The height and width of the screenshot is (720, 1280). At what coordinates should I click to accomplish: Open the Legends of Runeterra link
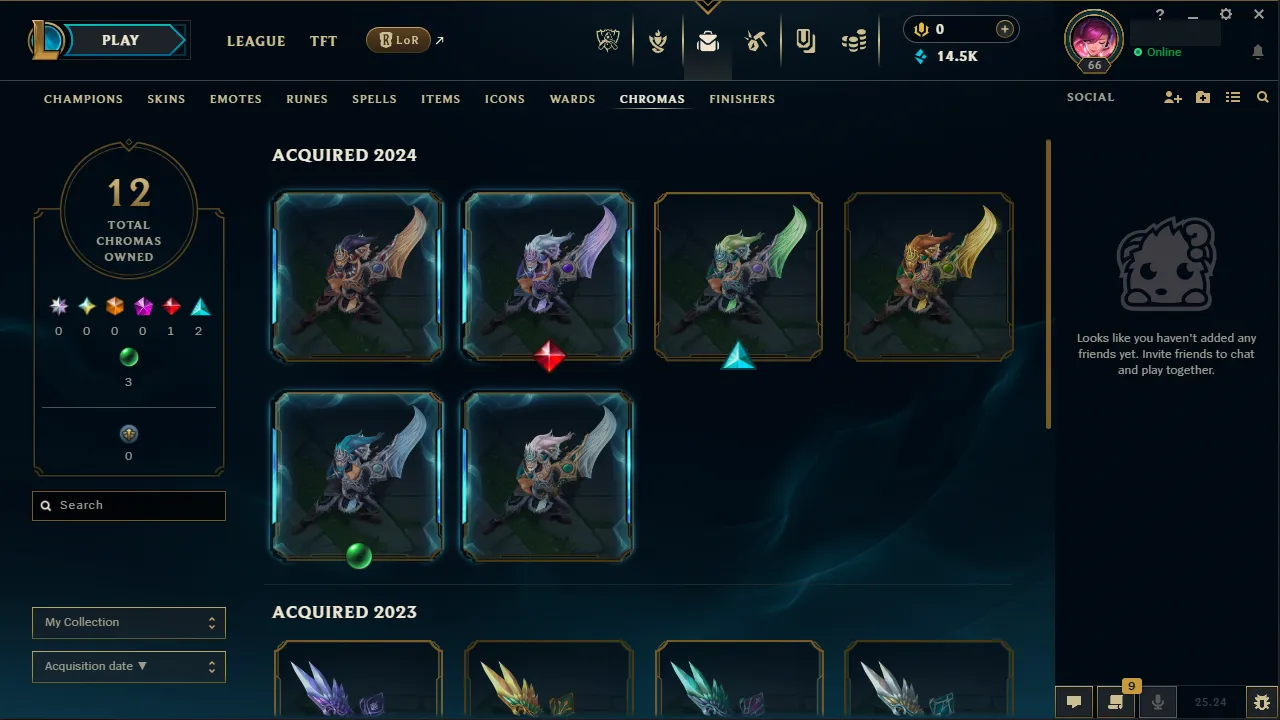coord(398,40)
